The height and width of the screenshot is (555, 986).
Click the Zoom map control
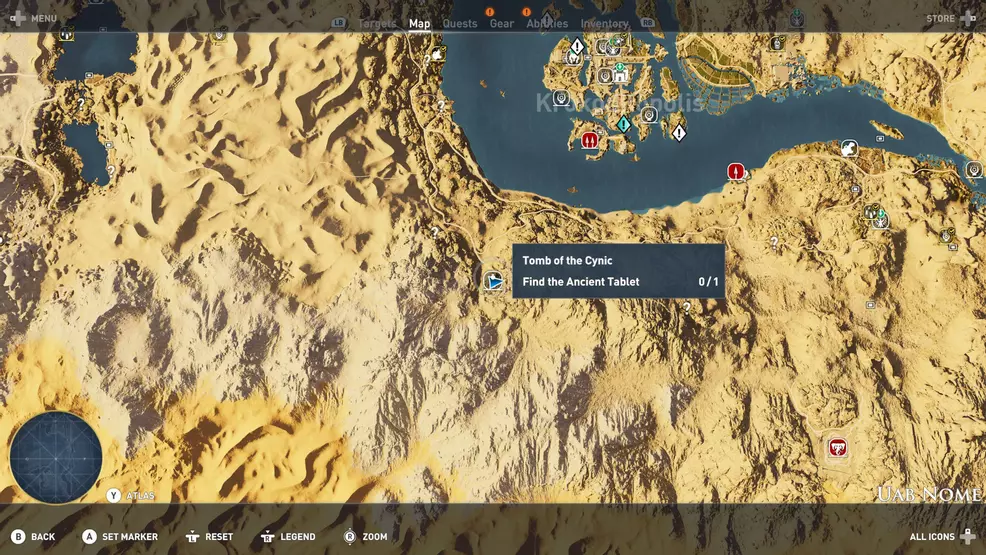pyautogui.click(x=365, y=537)
